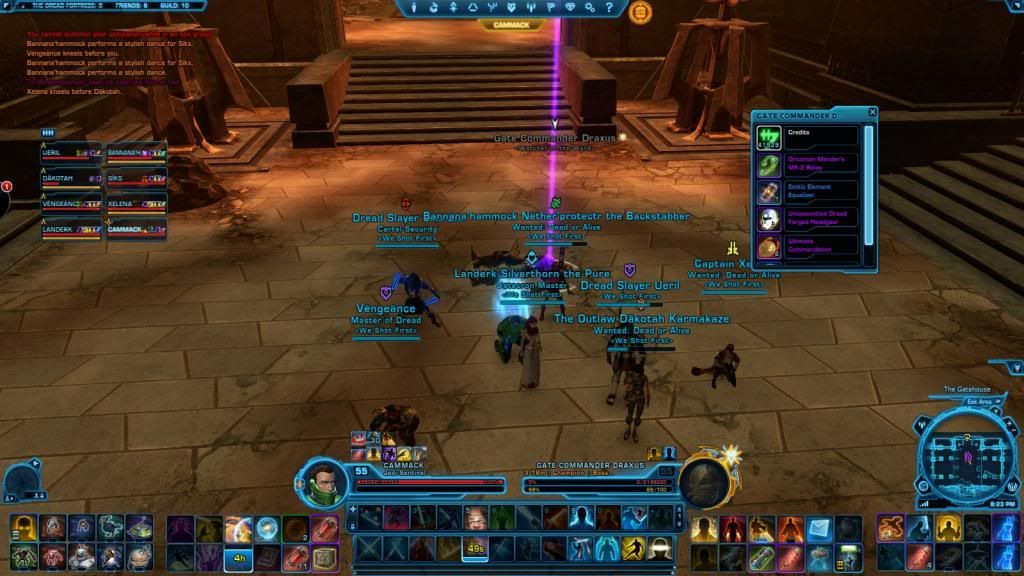Select Landerk in the operation frames

pyautogui.click(x=71, y=229)
